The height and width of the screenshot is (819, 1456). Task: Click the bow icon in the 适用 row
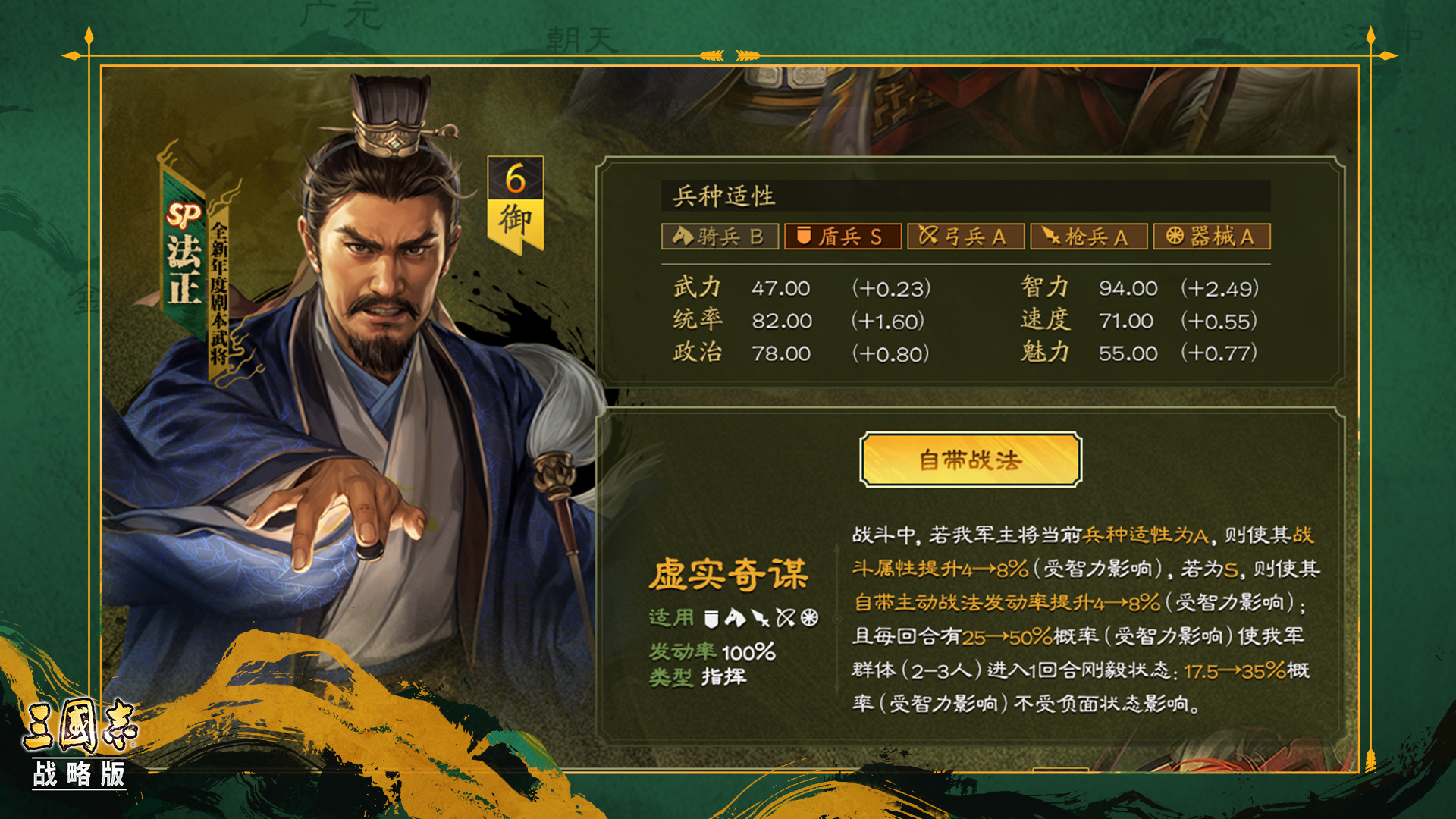click(x=786, y=617)
